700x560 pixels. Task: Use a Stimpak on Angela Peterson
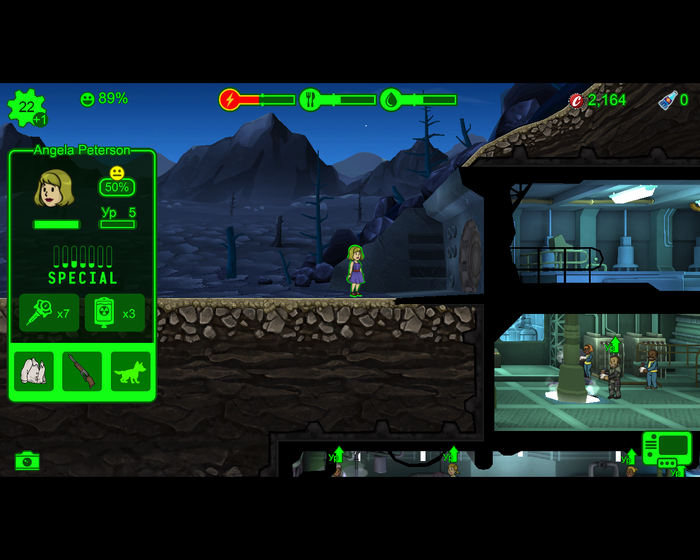click(49, 313)
